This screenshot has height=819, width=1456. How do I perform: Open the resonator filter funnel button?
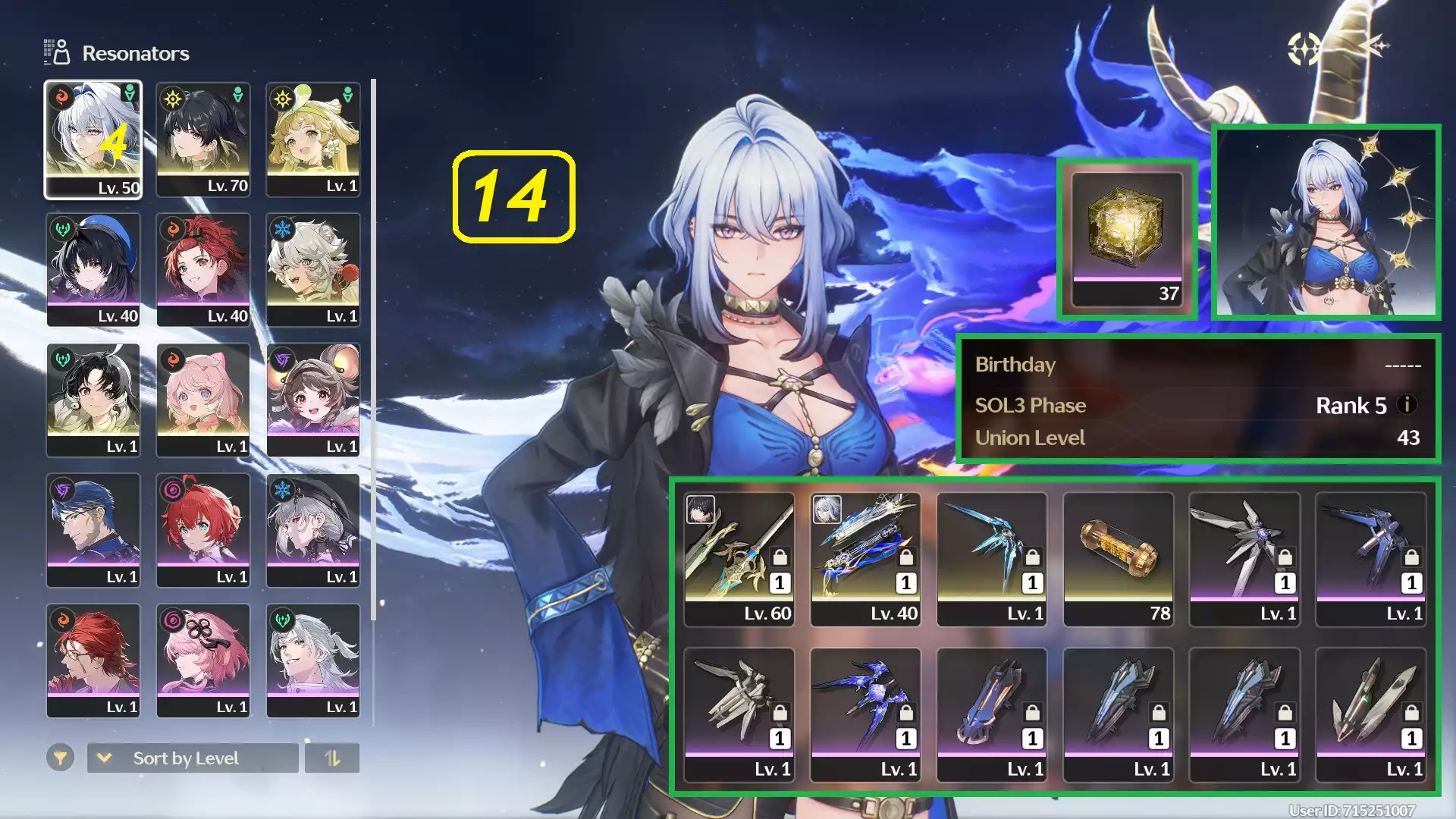[x=60, y=758]
